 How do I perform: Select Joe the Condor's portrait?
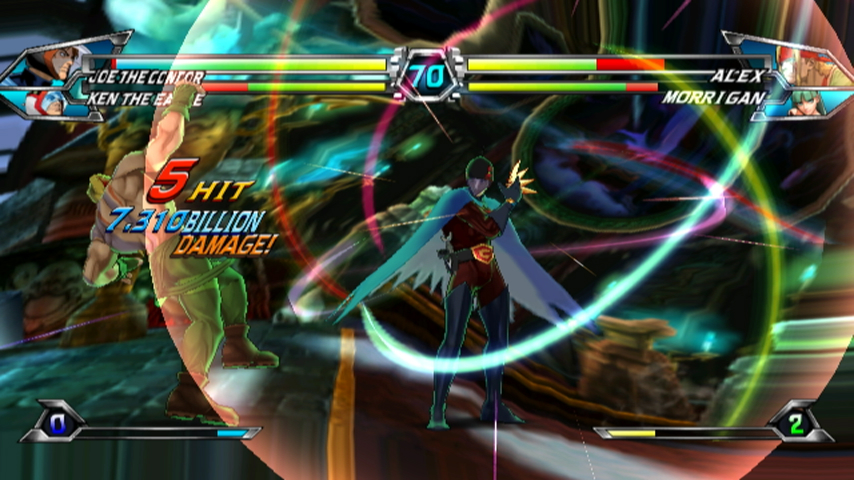tap(60, 62)
